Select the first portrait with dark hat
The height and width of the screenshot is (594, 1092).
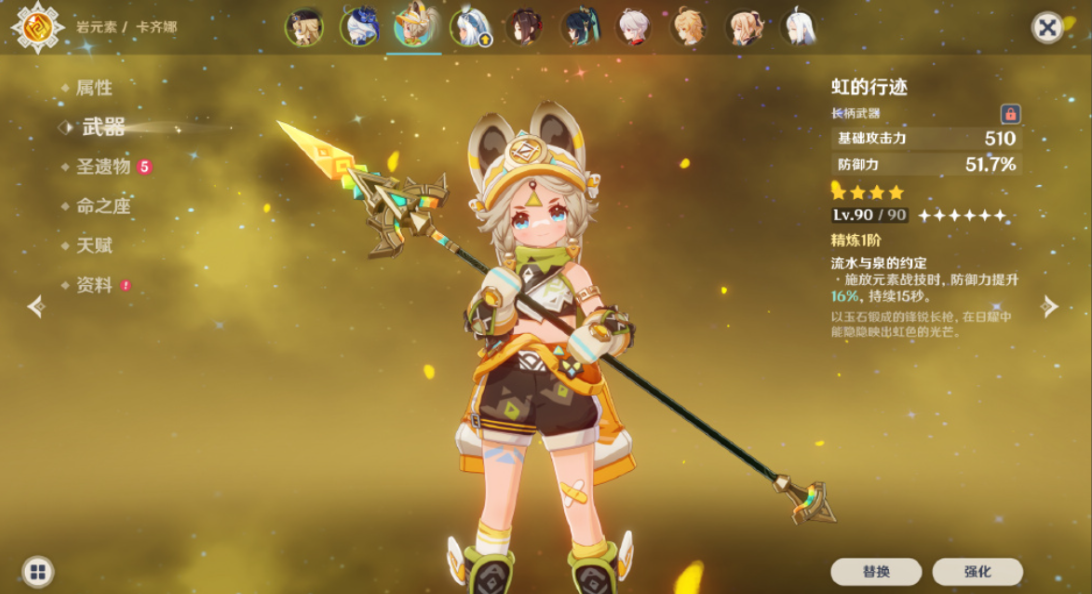pos(304,27)
